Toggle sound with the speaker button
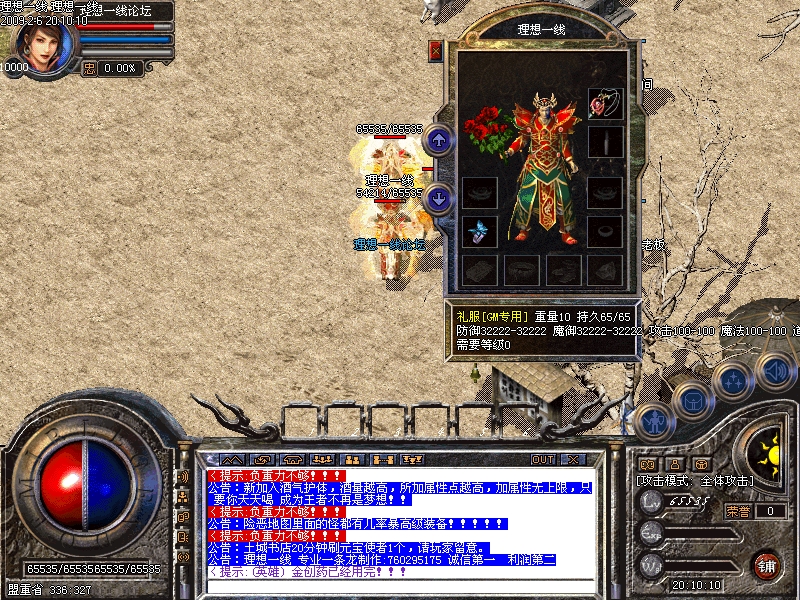 click(773, 370)
